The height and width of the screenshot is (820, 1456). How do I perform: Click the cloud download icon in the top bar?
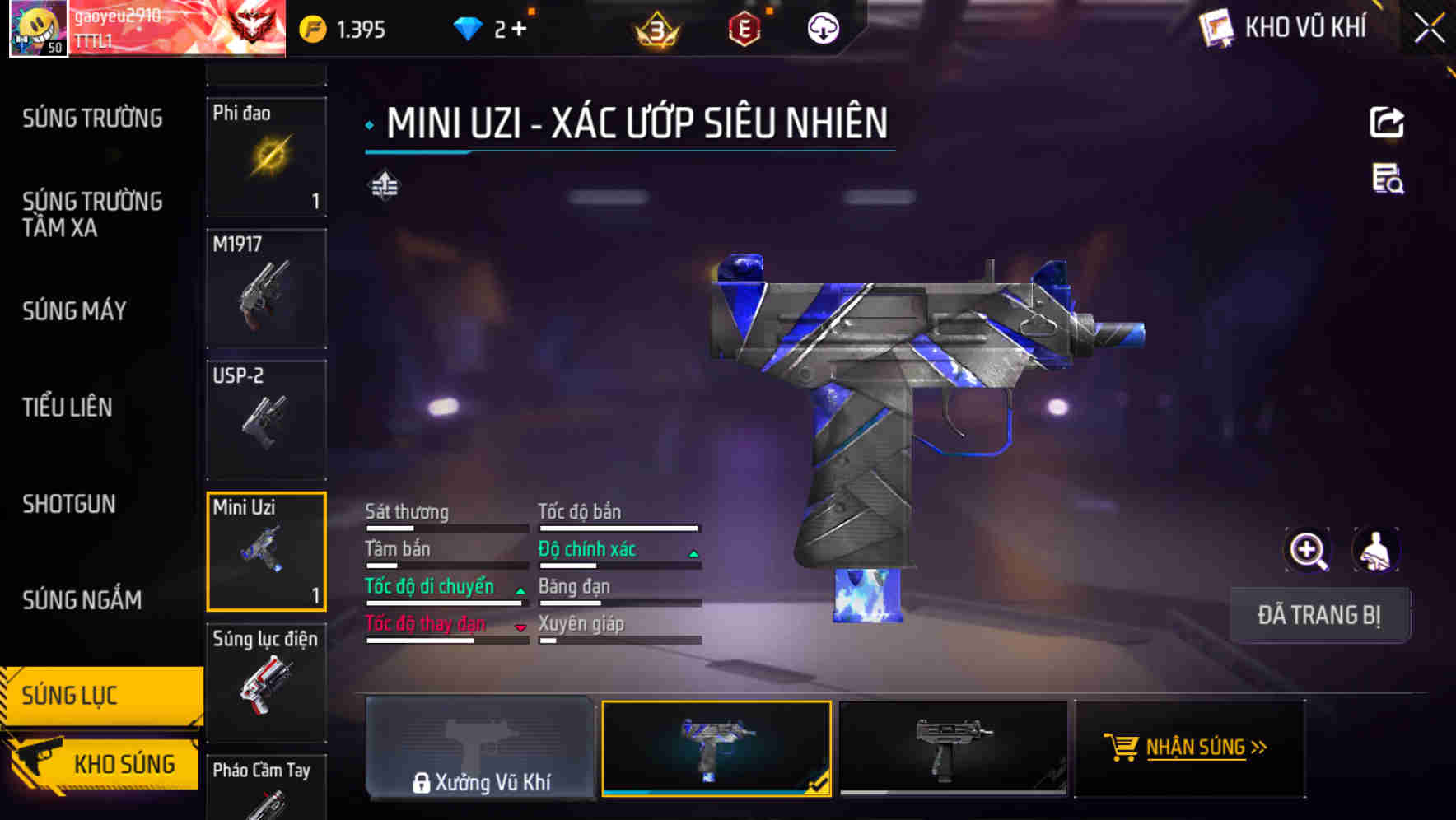click(x=823, y=27)
